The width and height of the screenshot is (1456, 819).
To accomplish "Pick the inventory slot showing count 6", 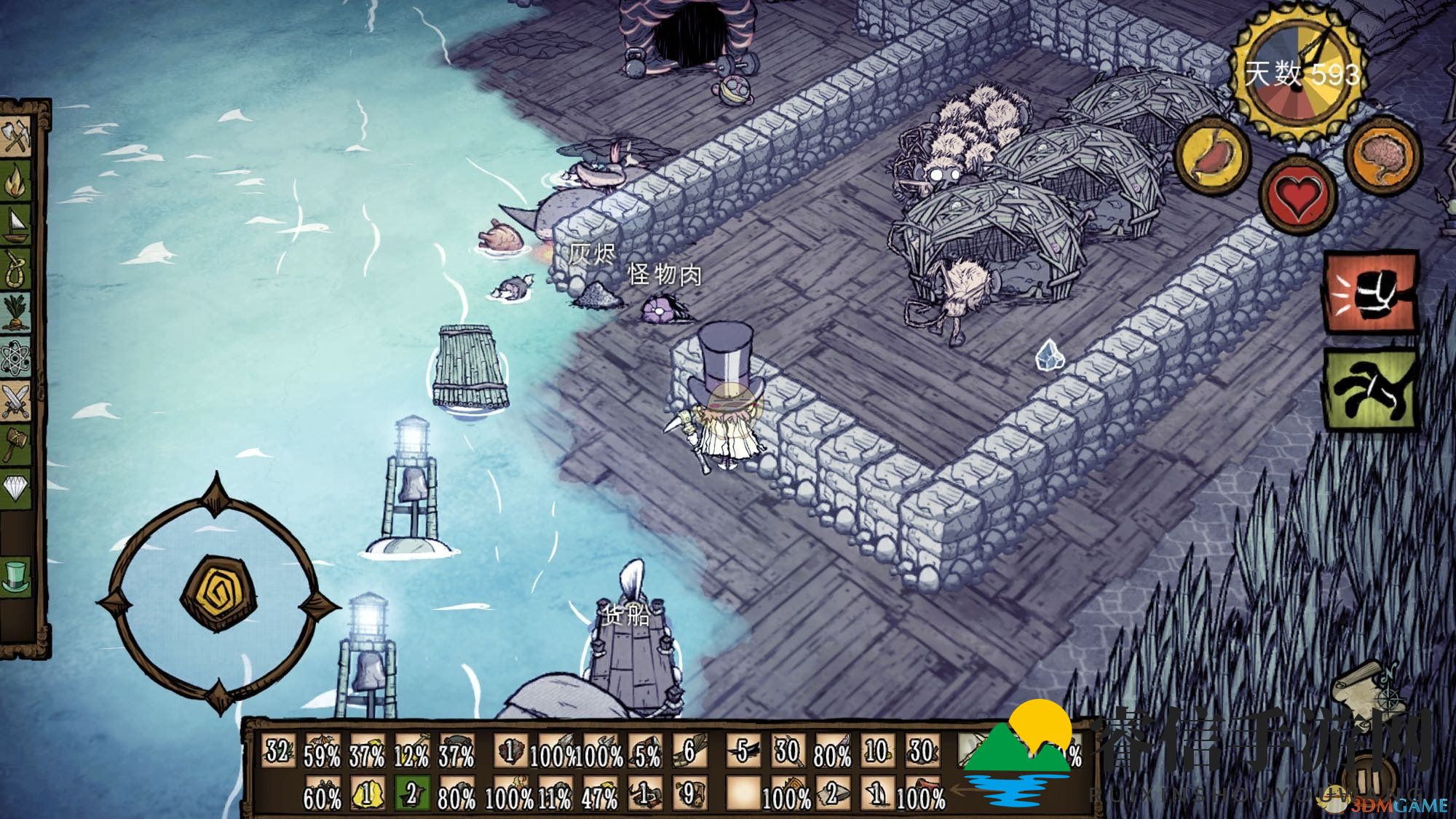I will pos(689,751).
